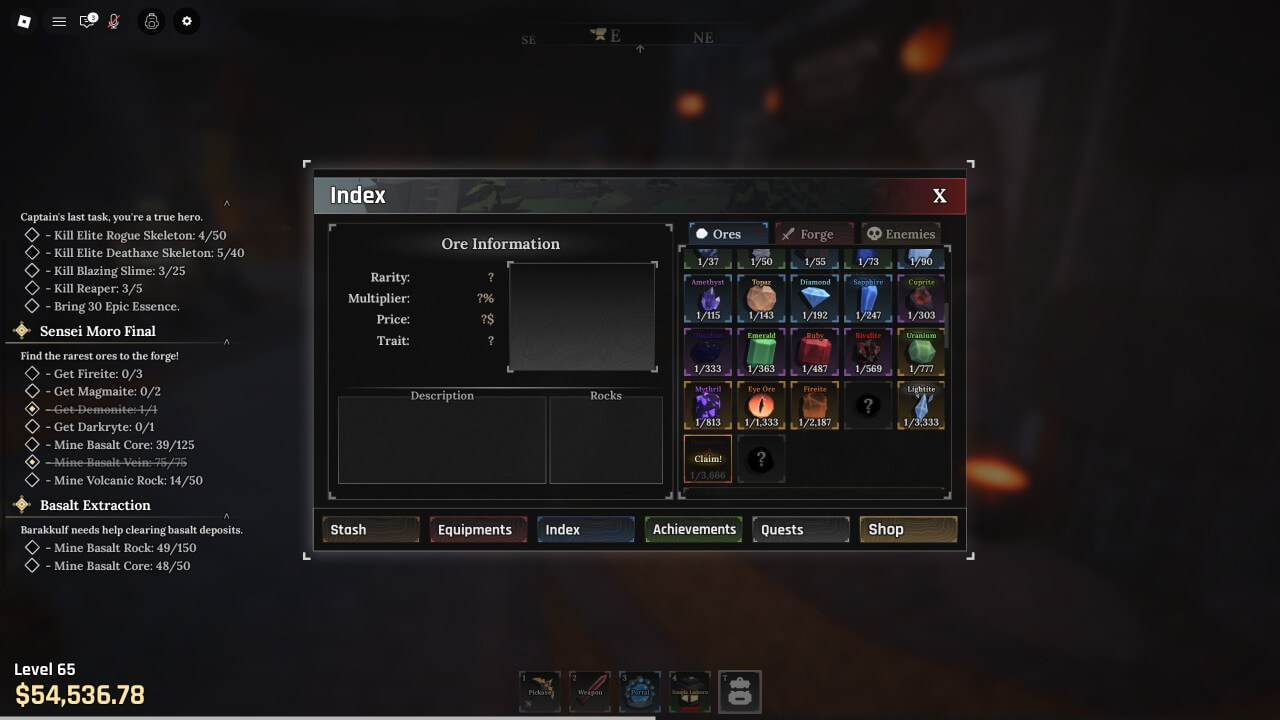Claim the ore index reward
This screenshot has width=1280, height=720.
[x=708, y=459]
